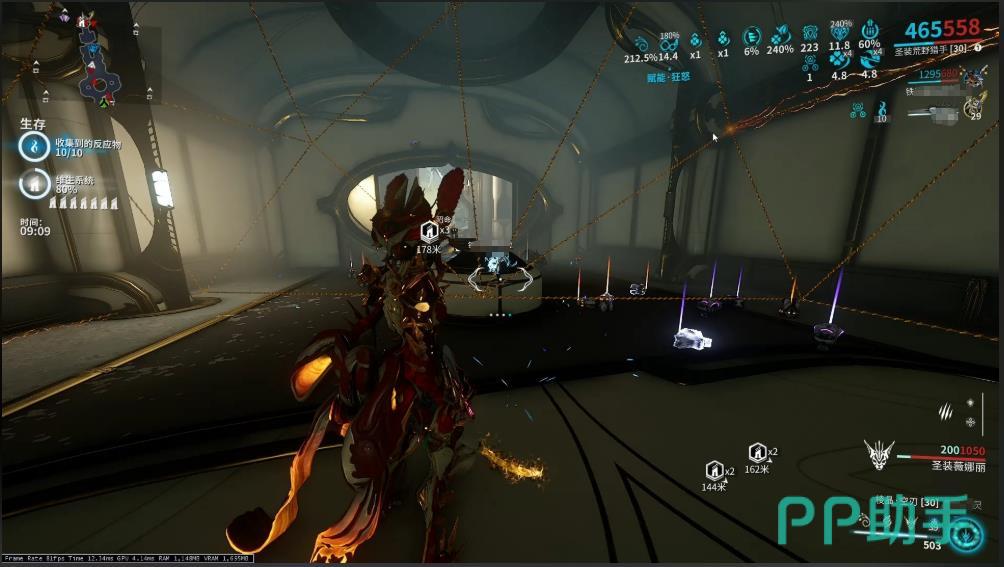Select the squadmate portrait beside 1295 shields

pos(972,77)
